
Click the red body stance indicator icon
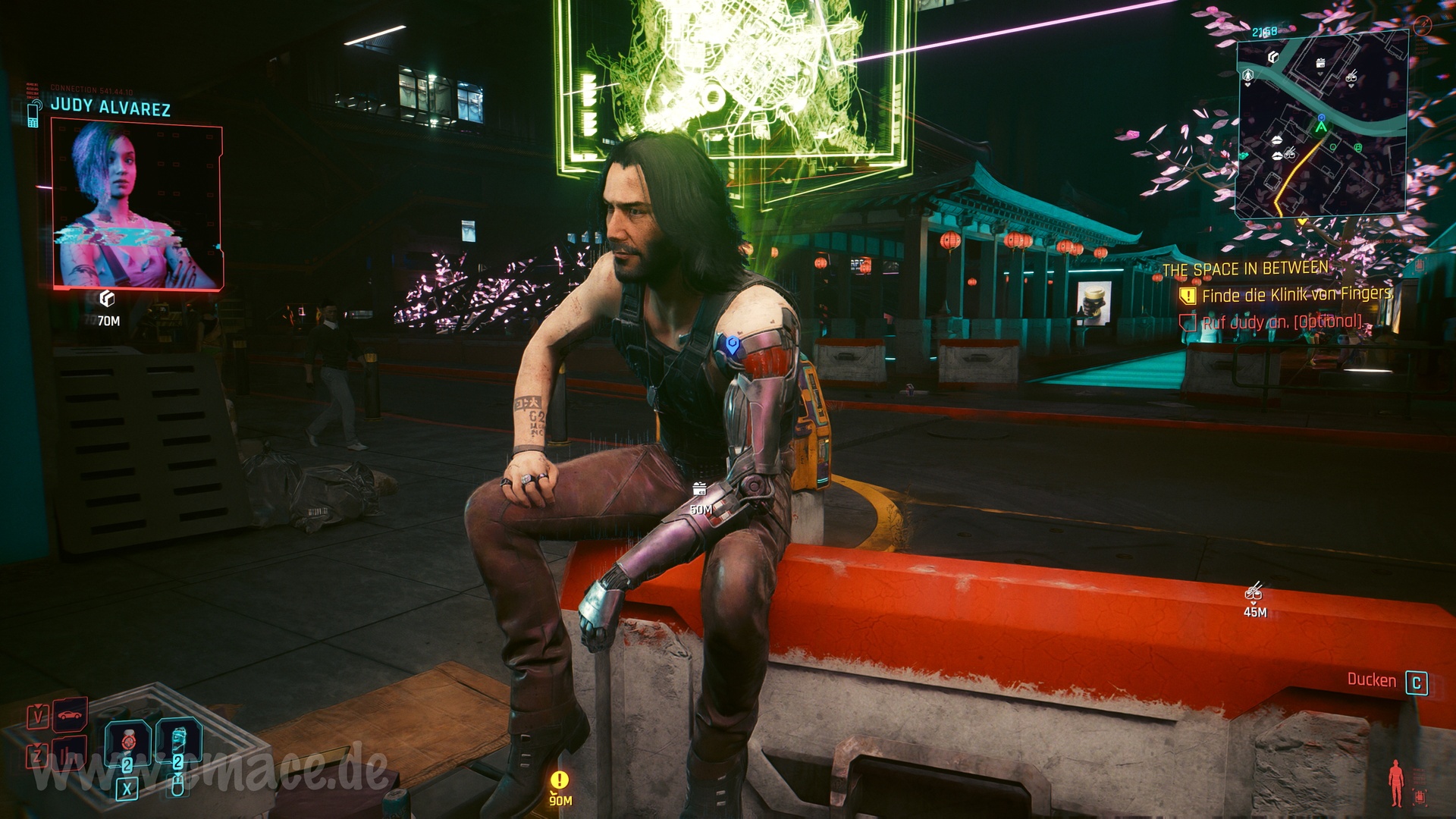[1396, 783]
